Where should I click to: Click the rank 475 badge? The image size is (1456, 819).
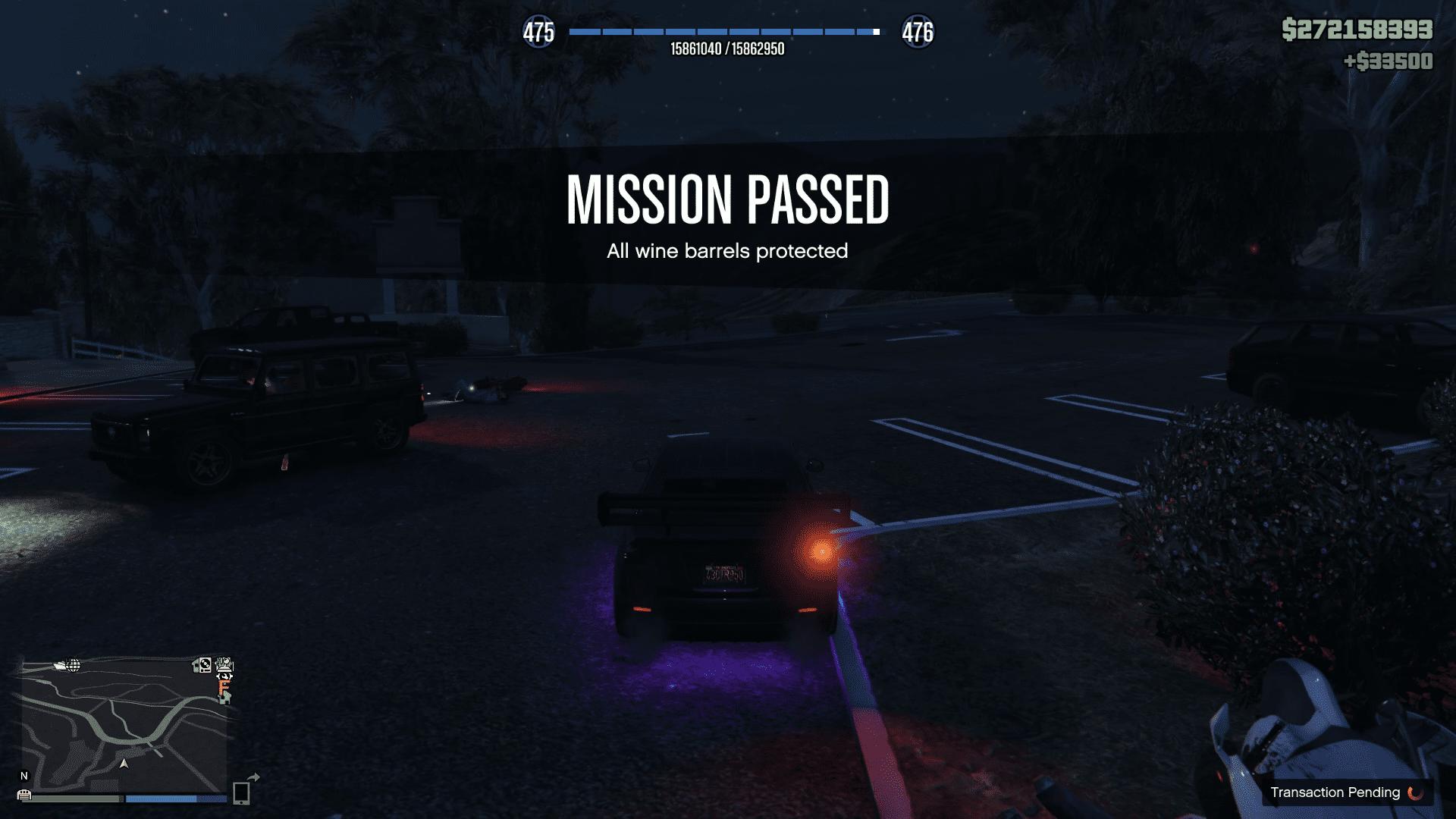coord(541,33)
